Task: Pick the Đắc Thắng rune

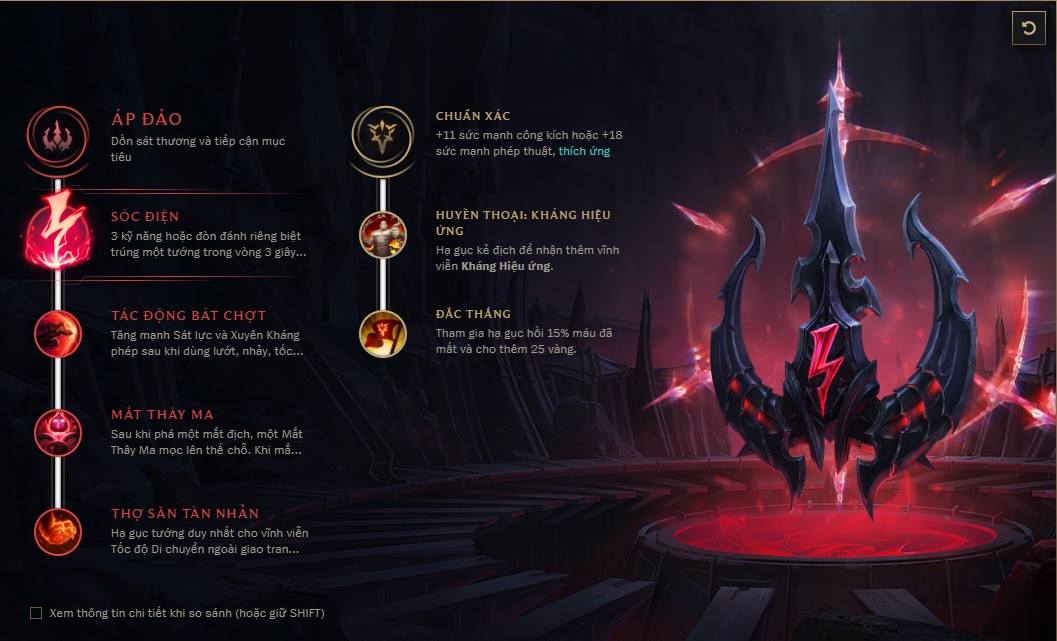Action: click(383, 333)
